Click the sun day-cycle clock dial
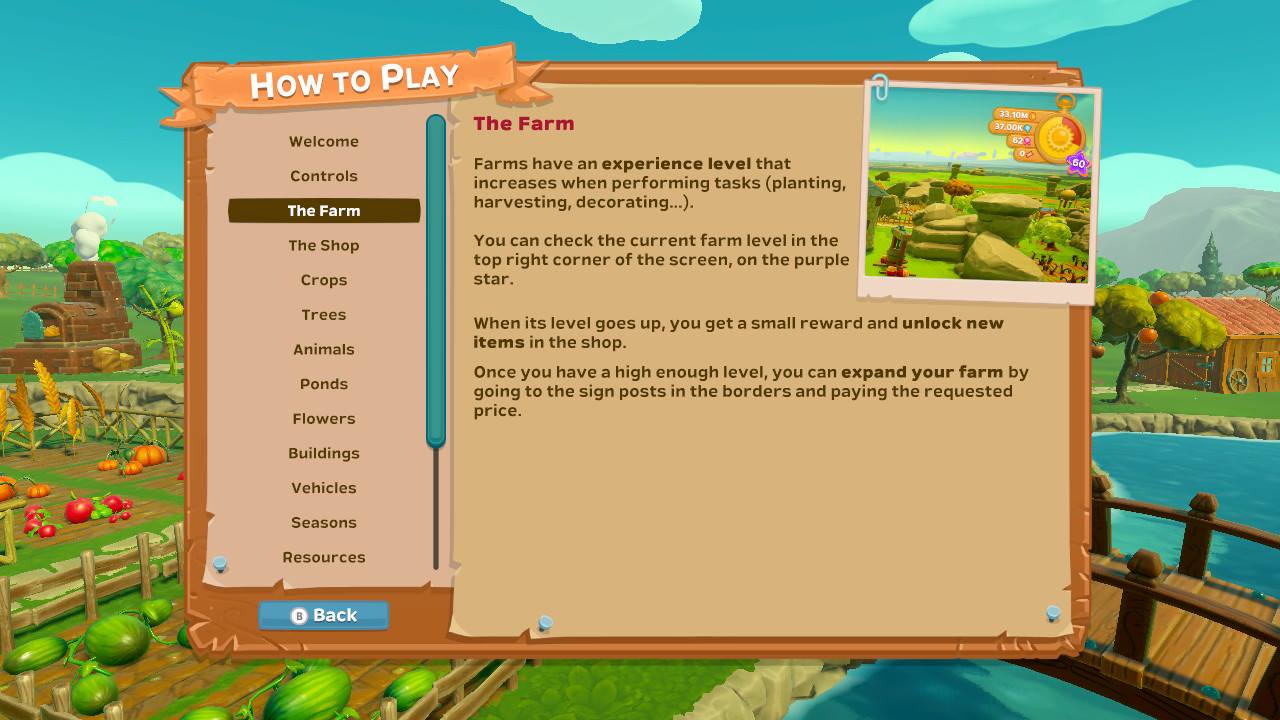1280x720 pixels. [1061, 136]
